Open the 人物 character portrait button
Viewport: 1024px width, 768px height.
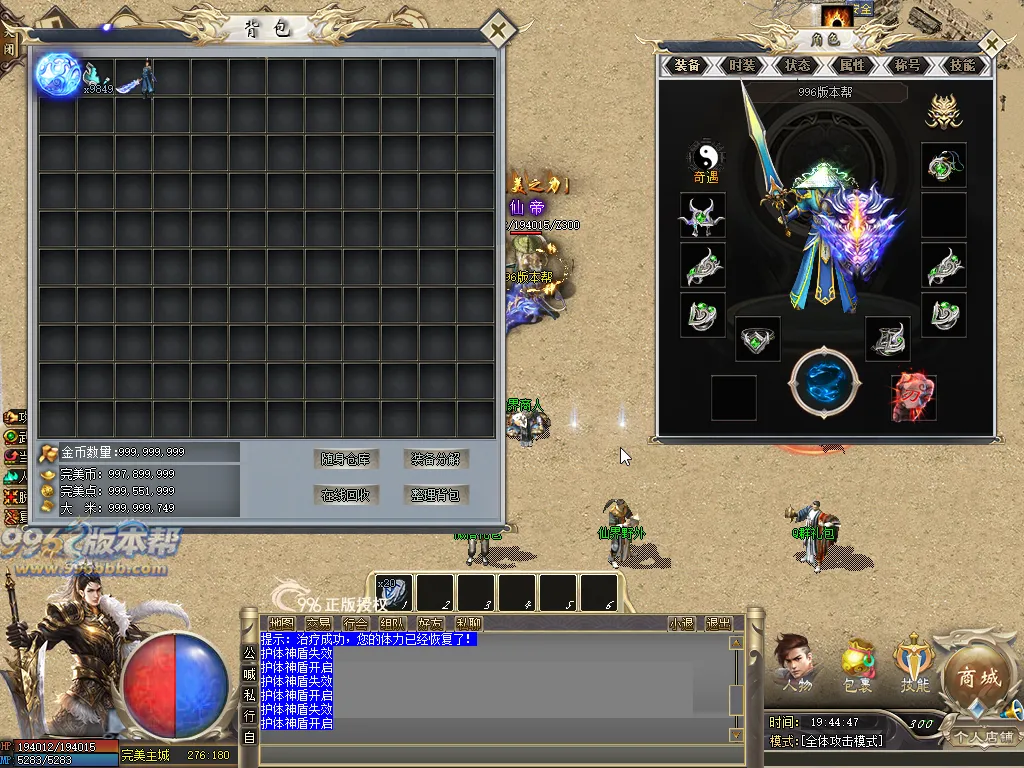pyautogui.click(x=797, y=662)
